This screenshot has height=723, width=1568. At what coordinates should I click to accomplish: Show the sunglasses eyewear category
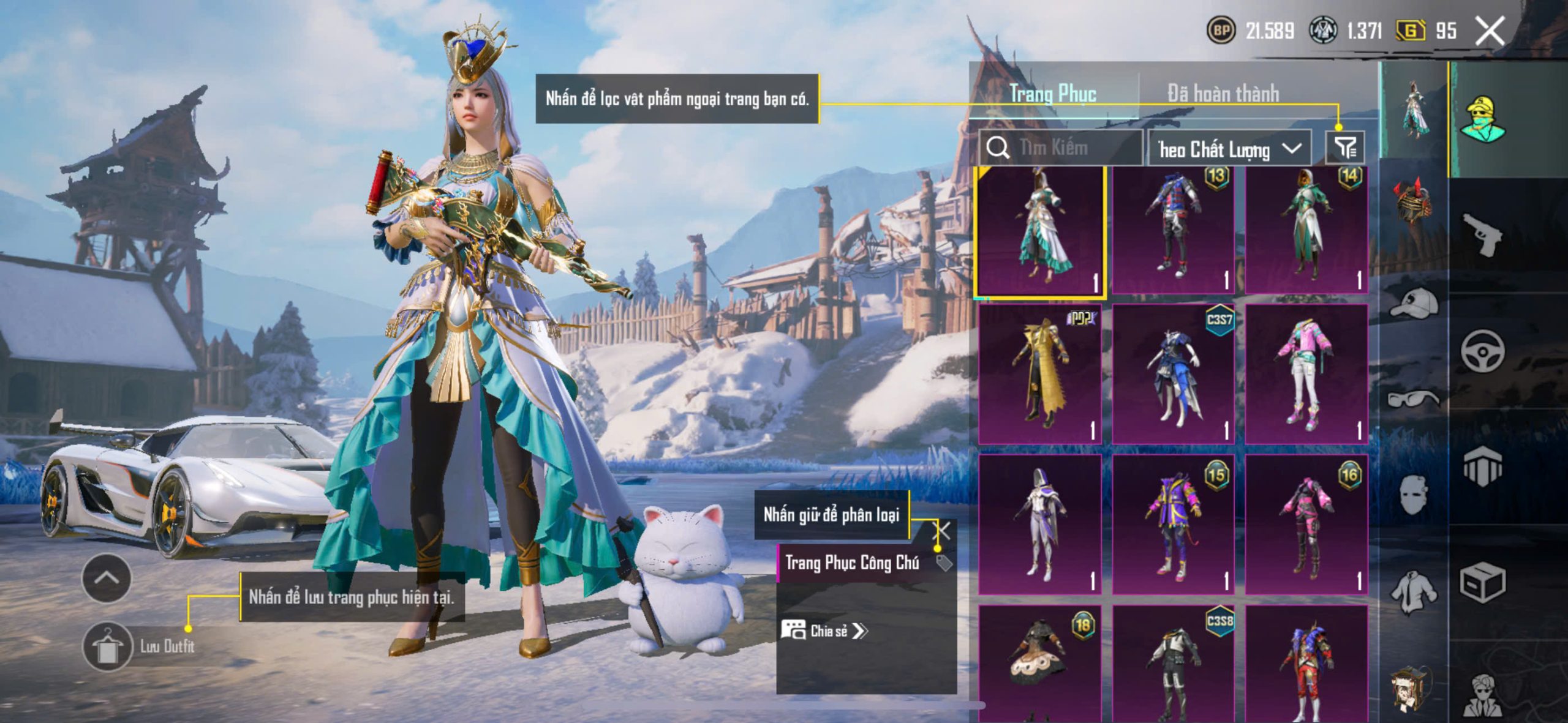(1414, 400)
